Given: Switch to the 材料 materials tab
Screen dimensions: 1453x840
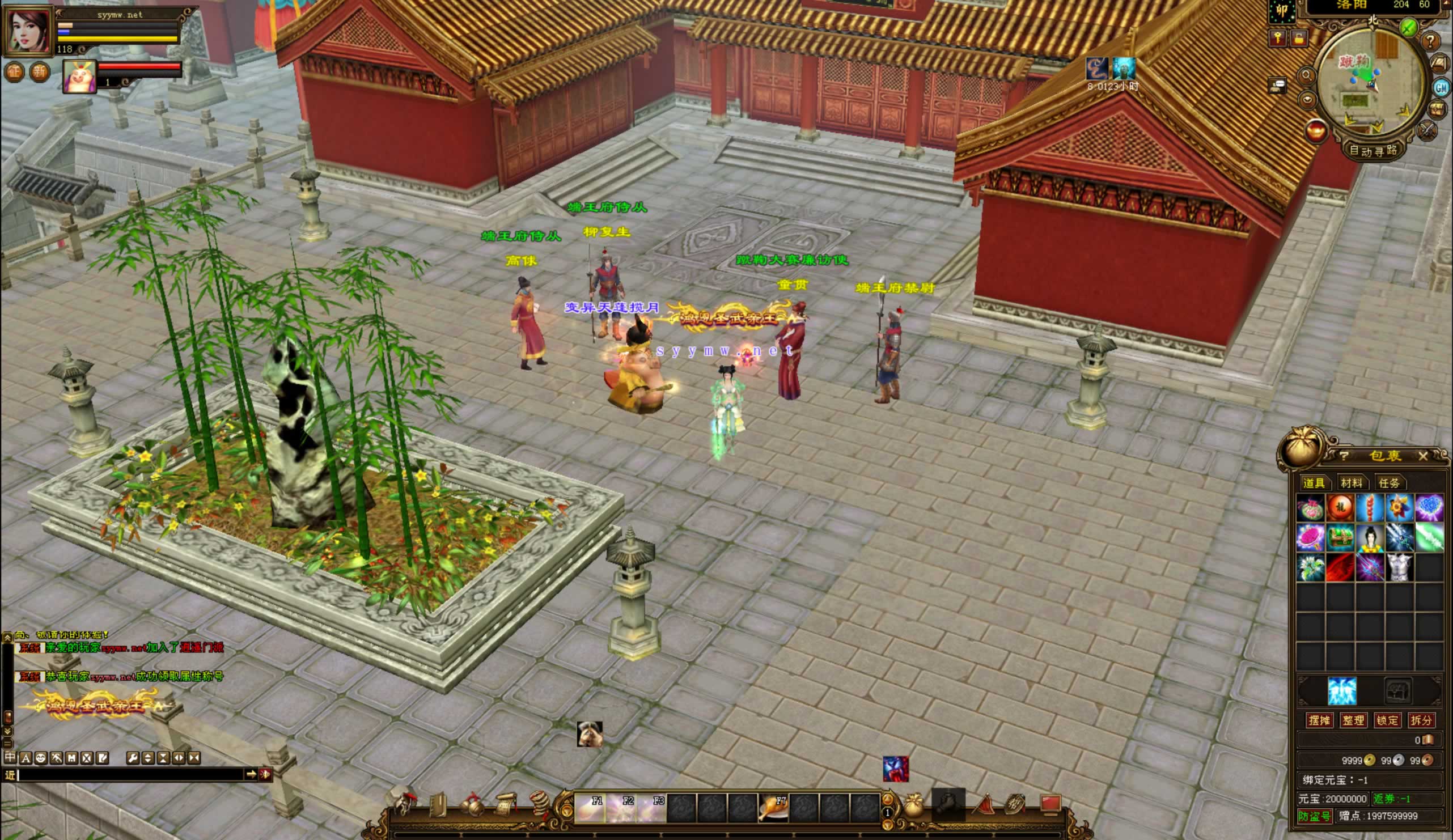Looking at the screenshot, I should pos(1352,482).
